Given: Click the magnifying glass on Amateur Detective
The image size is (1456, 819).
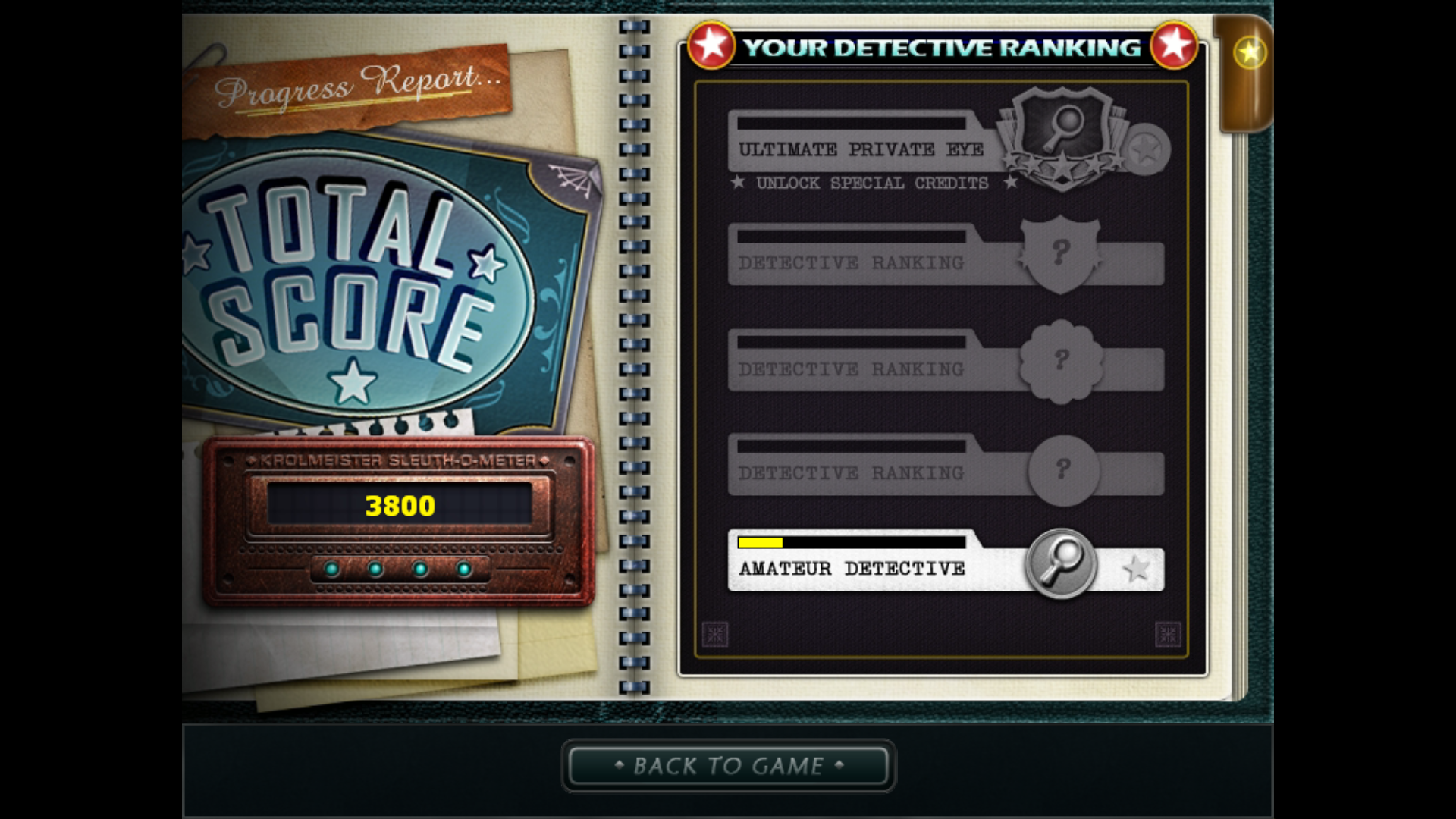Looking at the screenshot, I should (x=1063, y=563).
